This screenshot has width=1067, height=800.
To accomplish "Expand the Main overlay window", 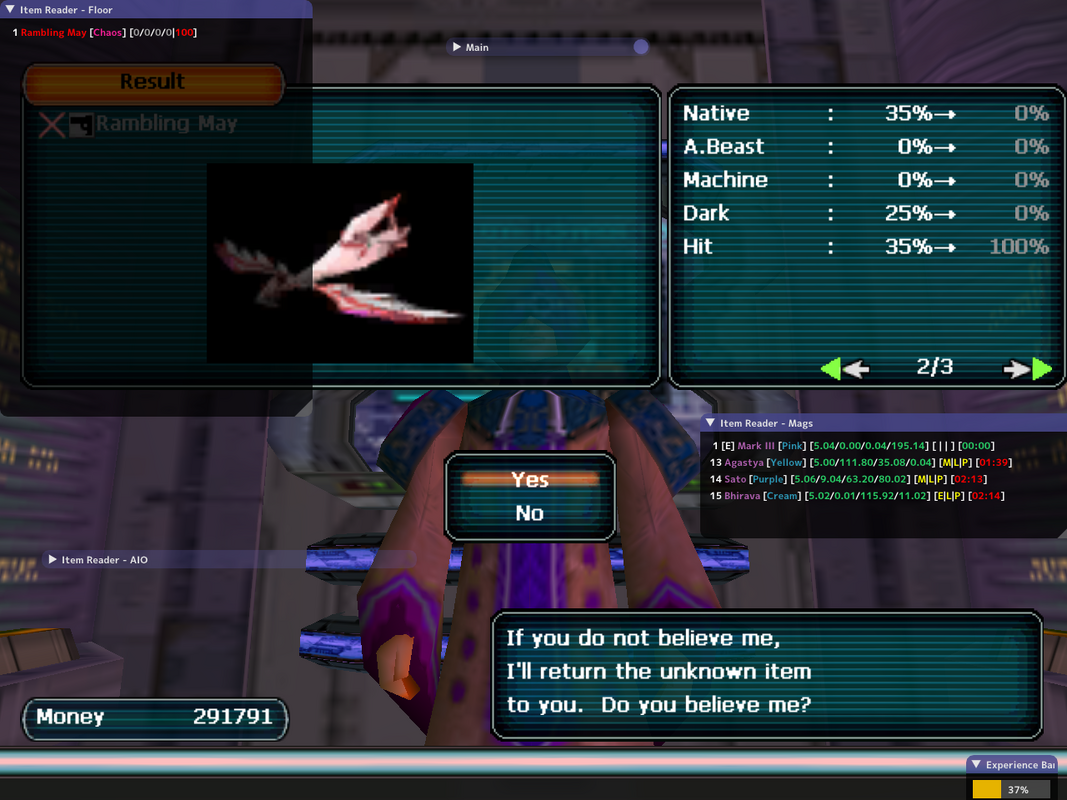I will click(457, 47).
